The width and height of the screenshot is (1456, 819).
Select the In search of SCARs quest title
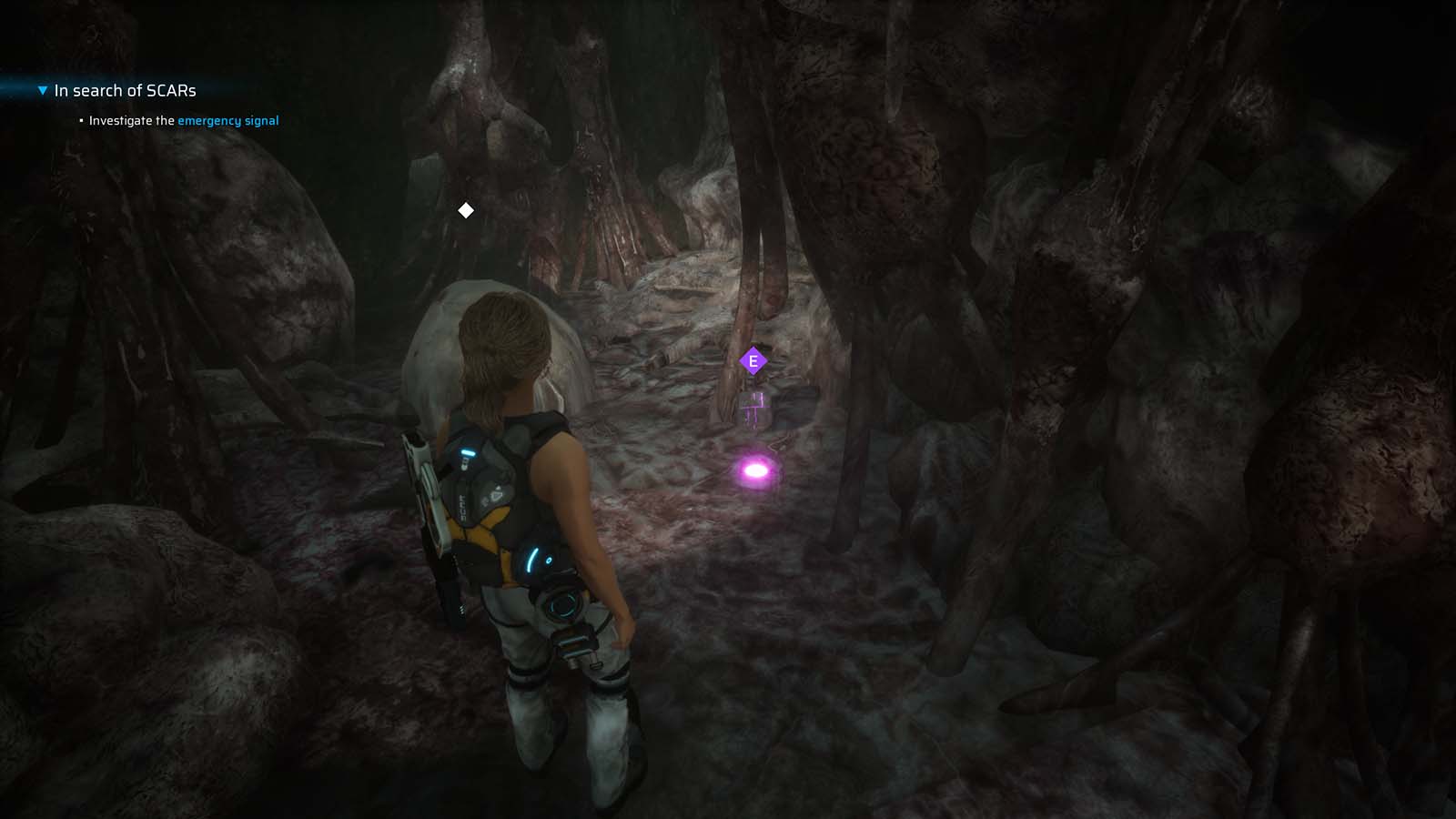(125, 90)
